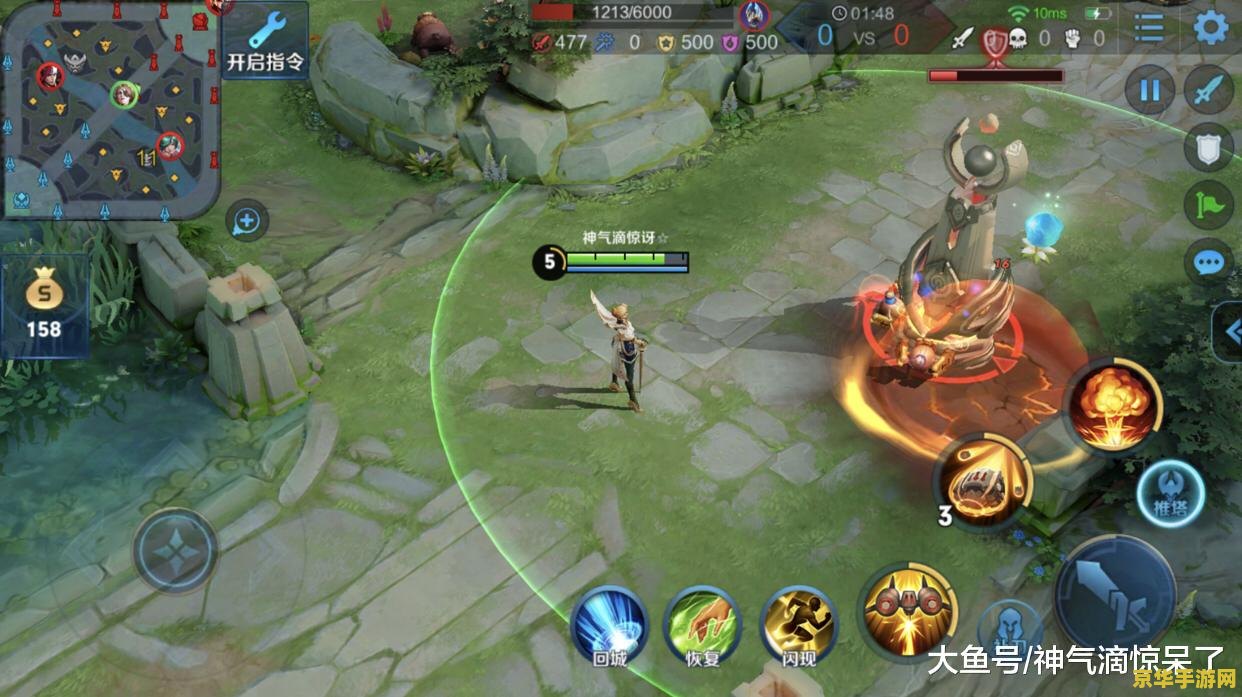Screen dimensions: 1242x697
Task: Expand the side panel arrow tab
Action: [1229, 332]
